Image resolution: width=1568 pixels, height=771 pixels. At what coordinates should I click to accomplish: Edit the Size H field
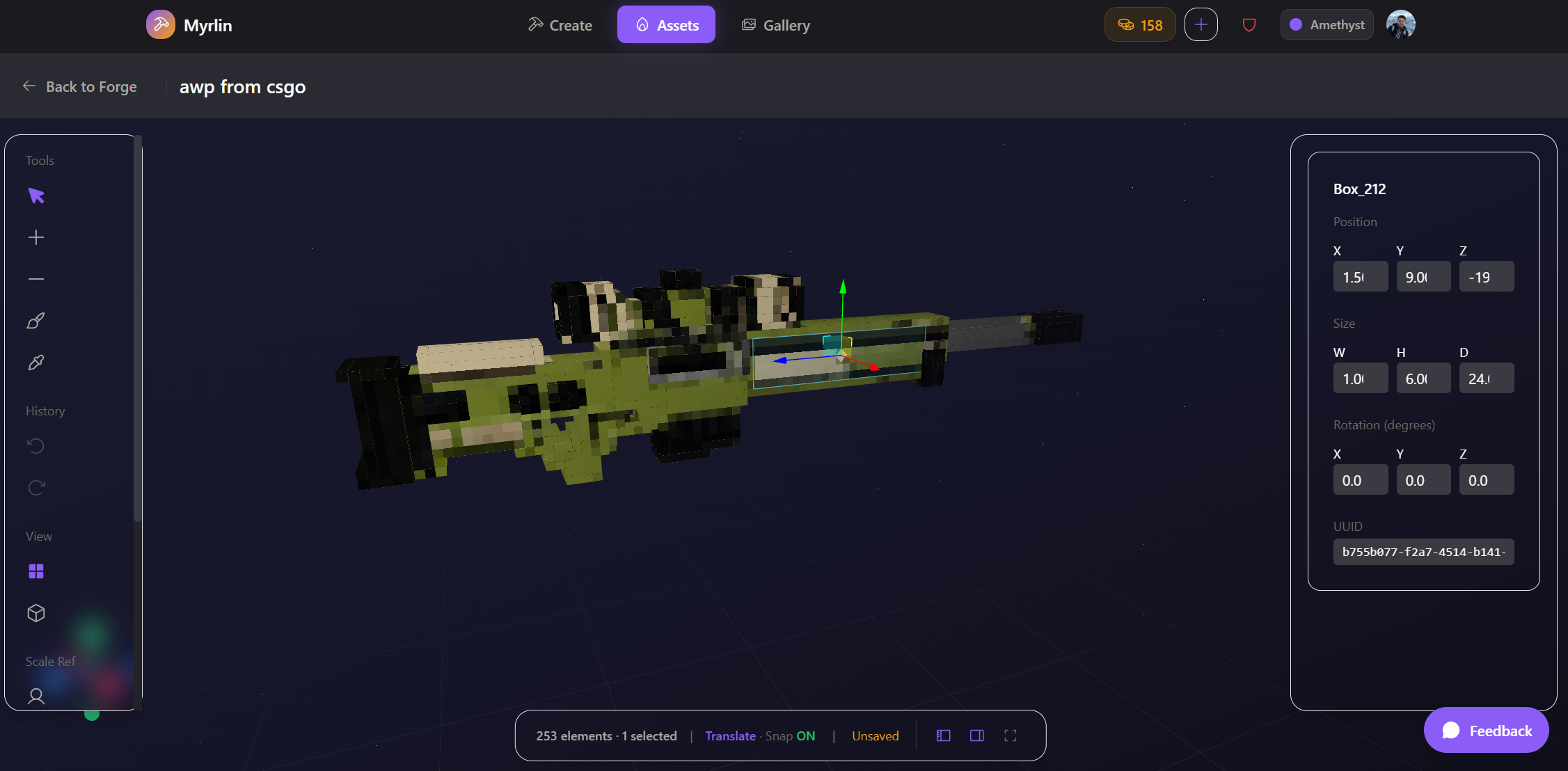click(1423, 379)
